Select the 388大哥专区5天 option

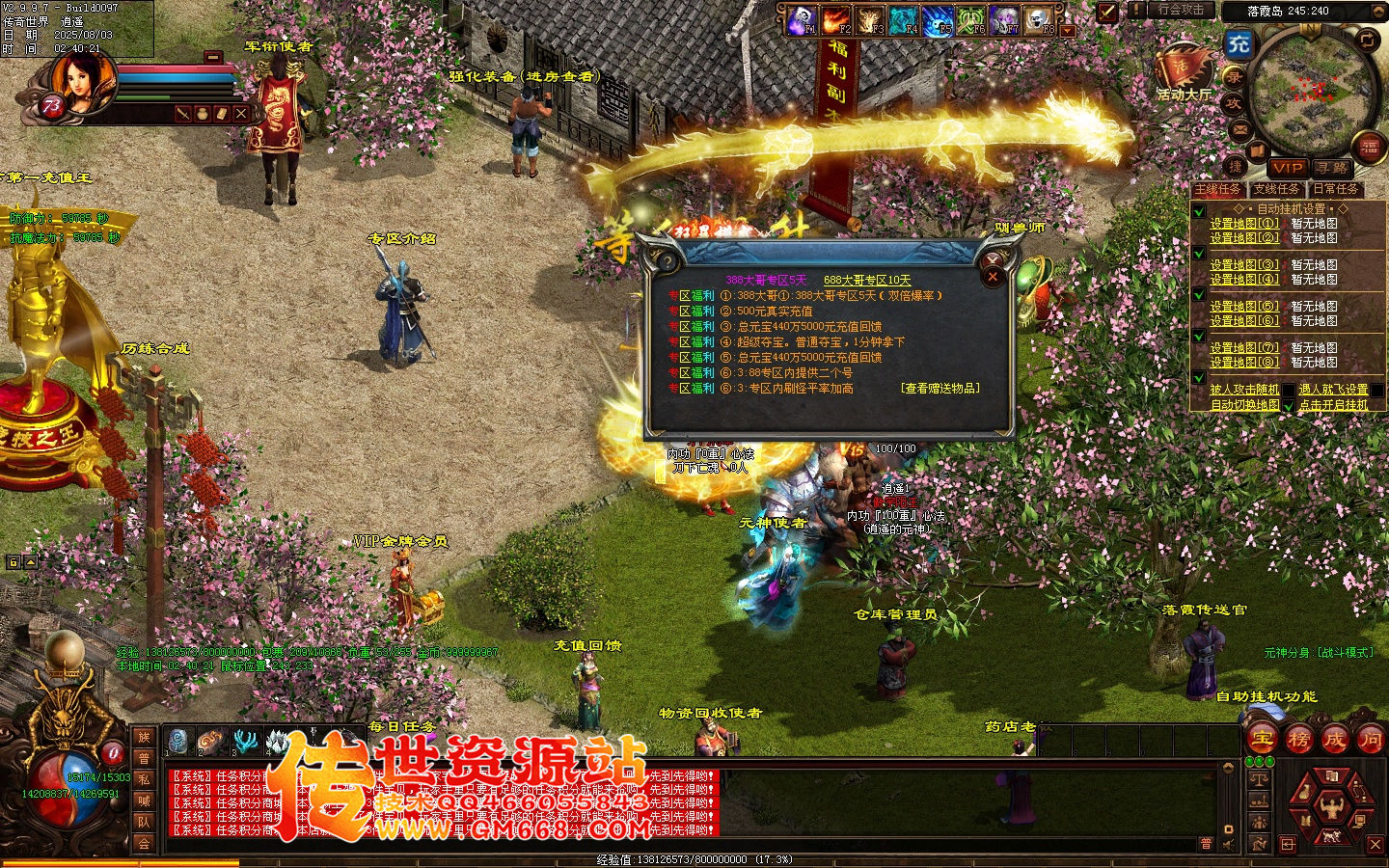(x=766, y=281)
